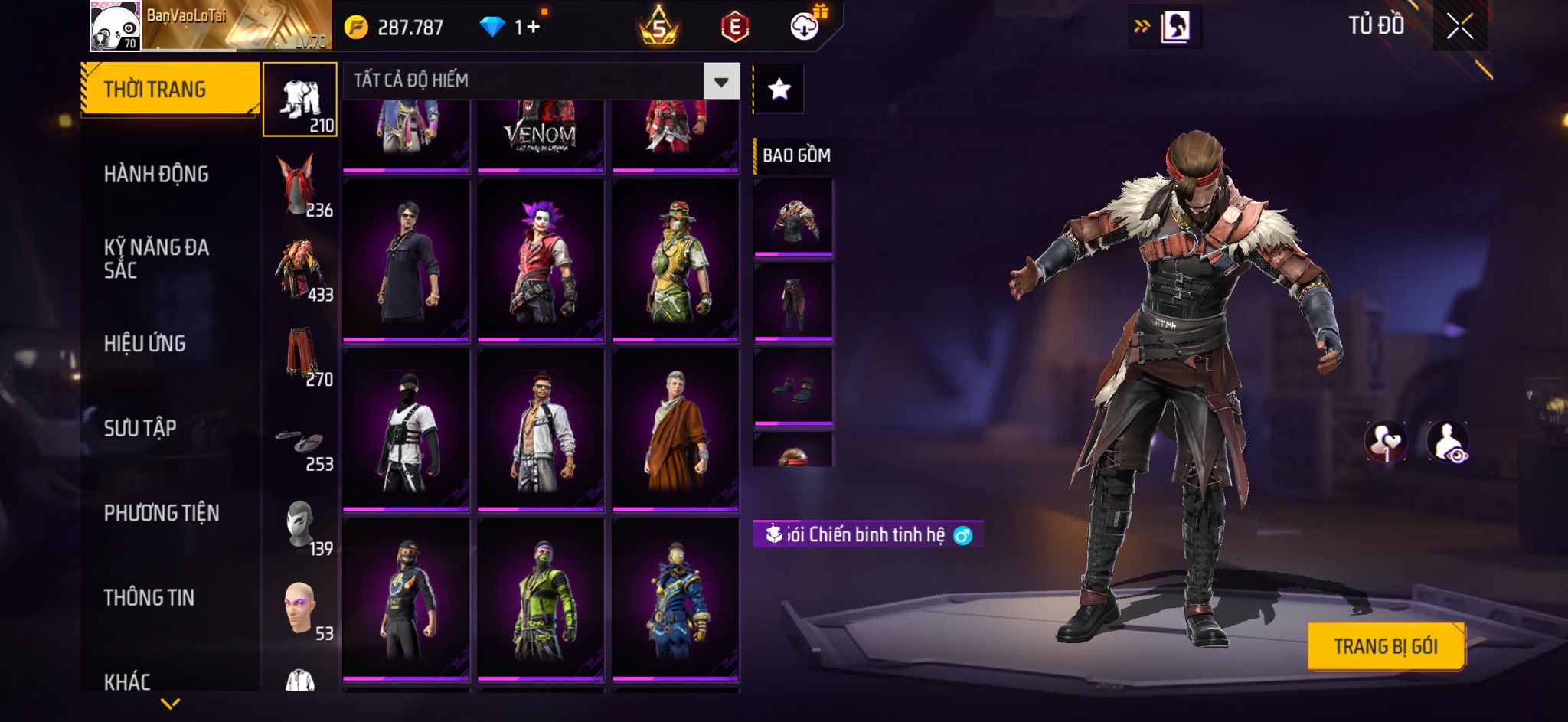Add diamonds with the plus button

point(533,28)
